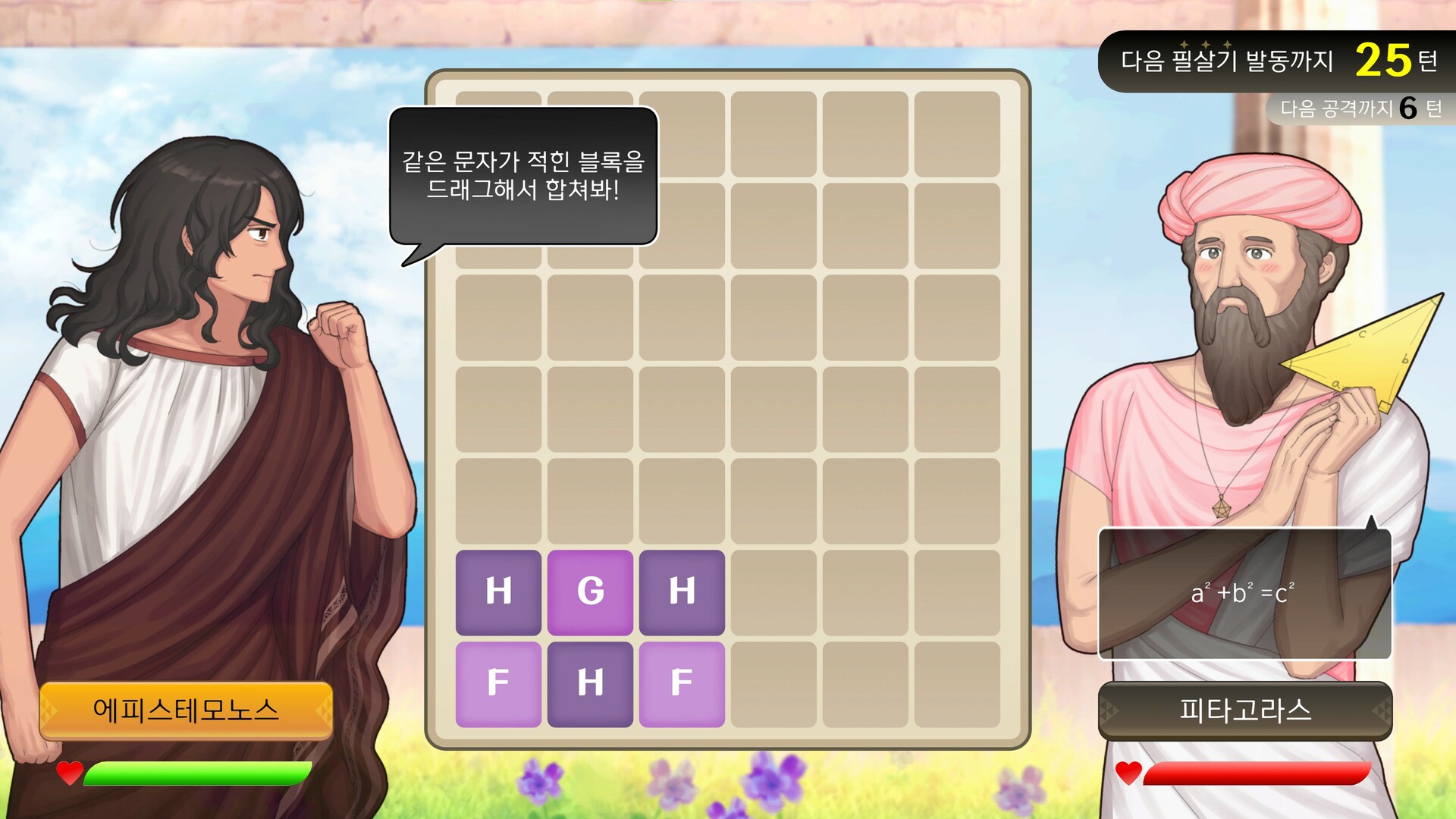Image resolution: width=1456 pixels, height=819 pixels.
Task: Select the purple H block in the top row
Action: [x=498, y=591]
